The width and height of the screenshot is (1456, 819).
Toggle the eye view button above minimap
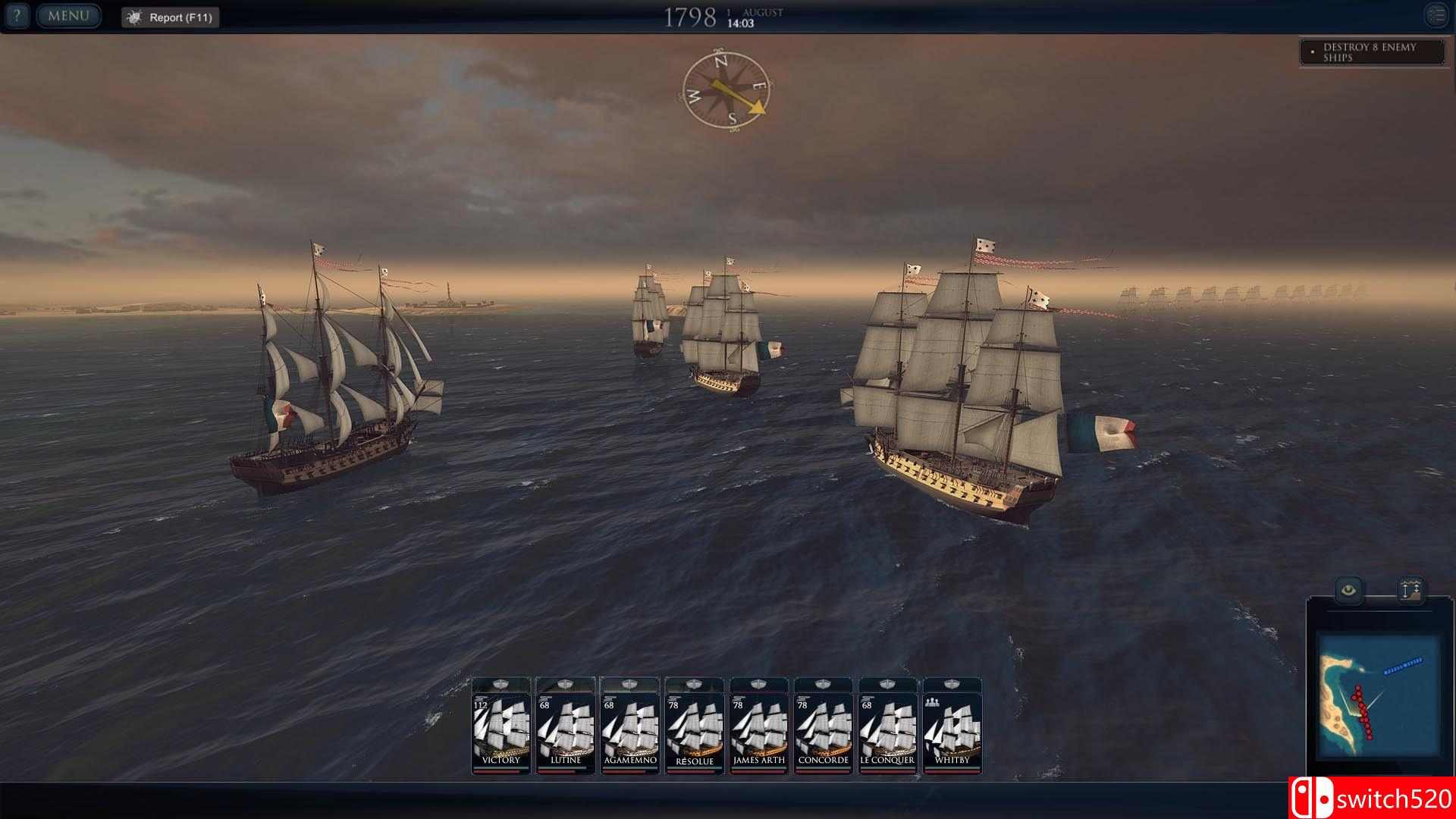click(x=1348, y=590)
